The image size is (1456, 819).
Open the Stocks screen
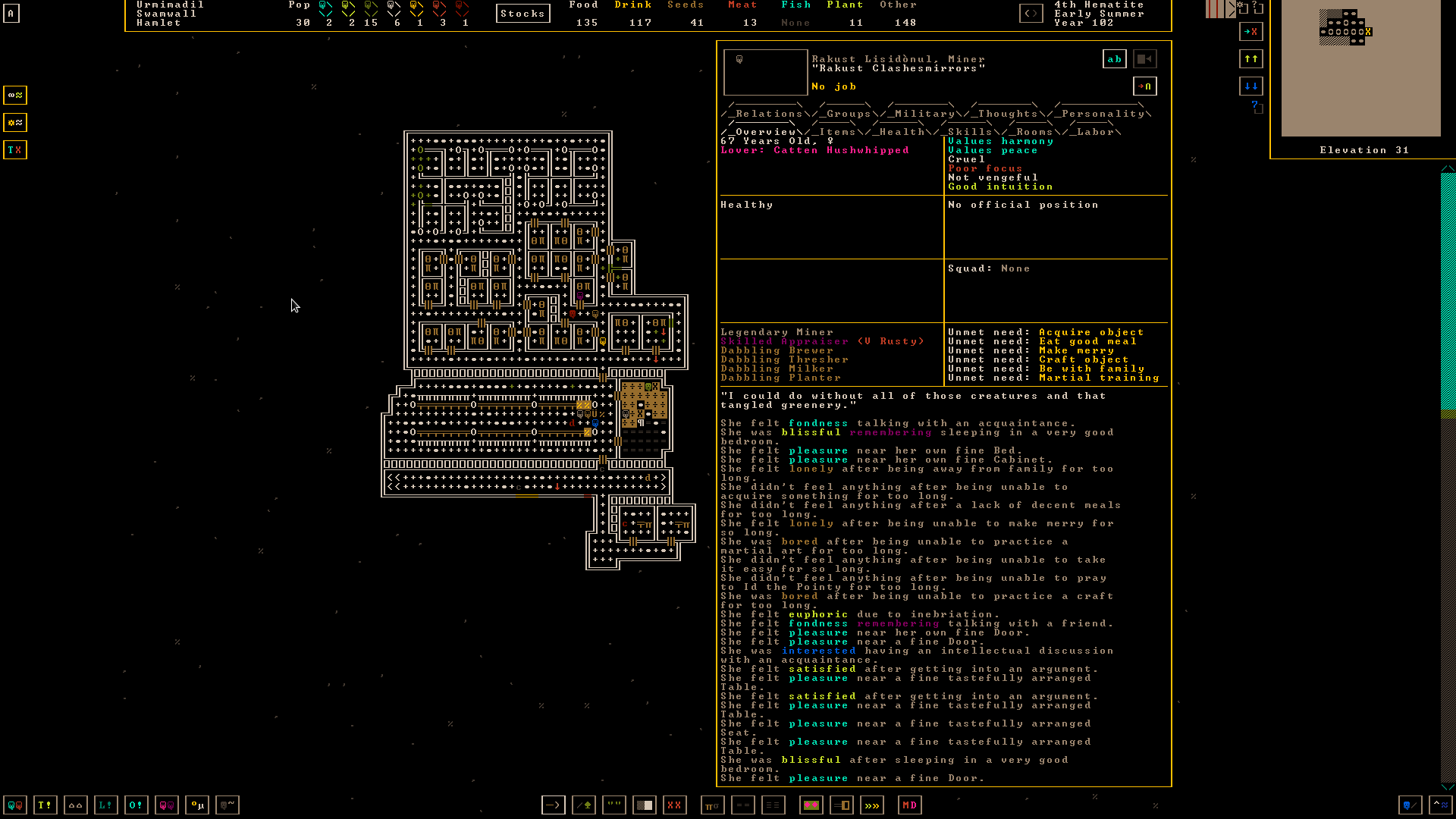pyautogui.click(x=522, y=14)
